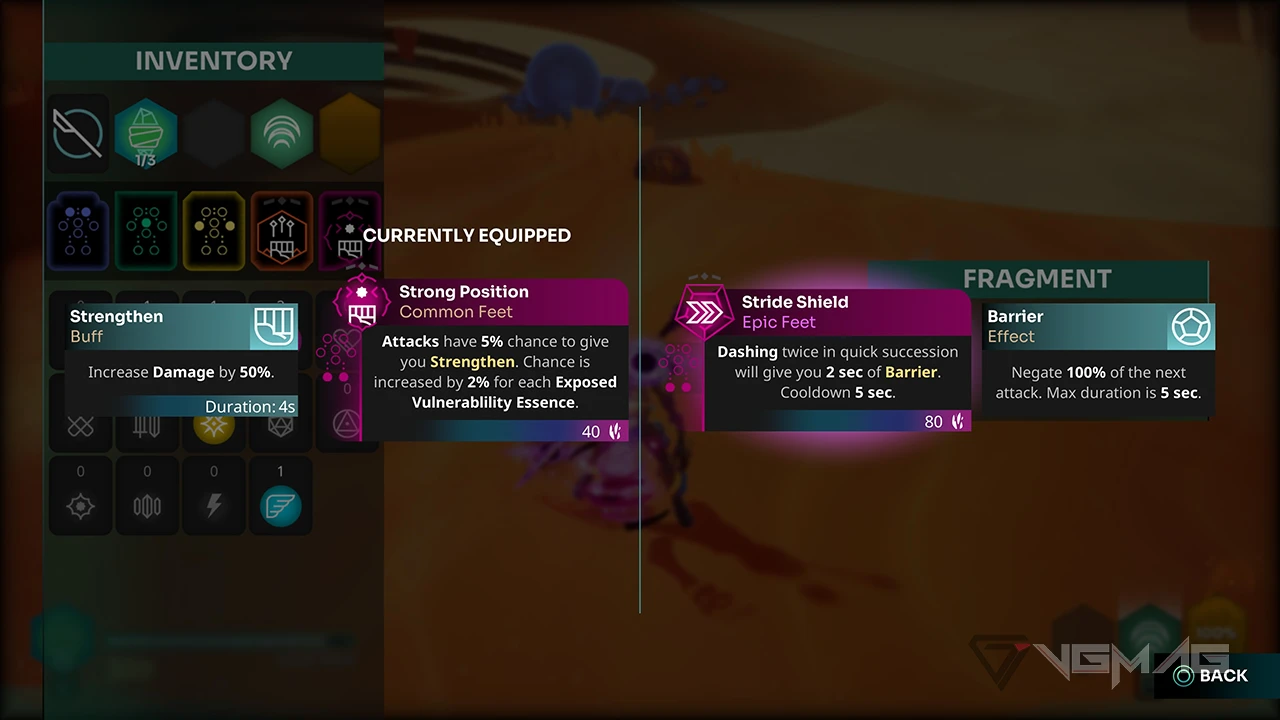
Task: Click the Back button
Action: click(1211, 676)
